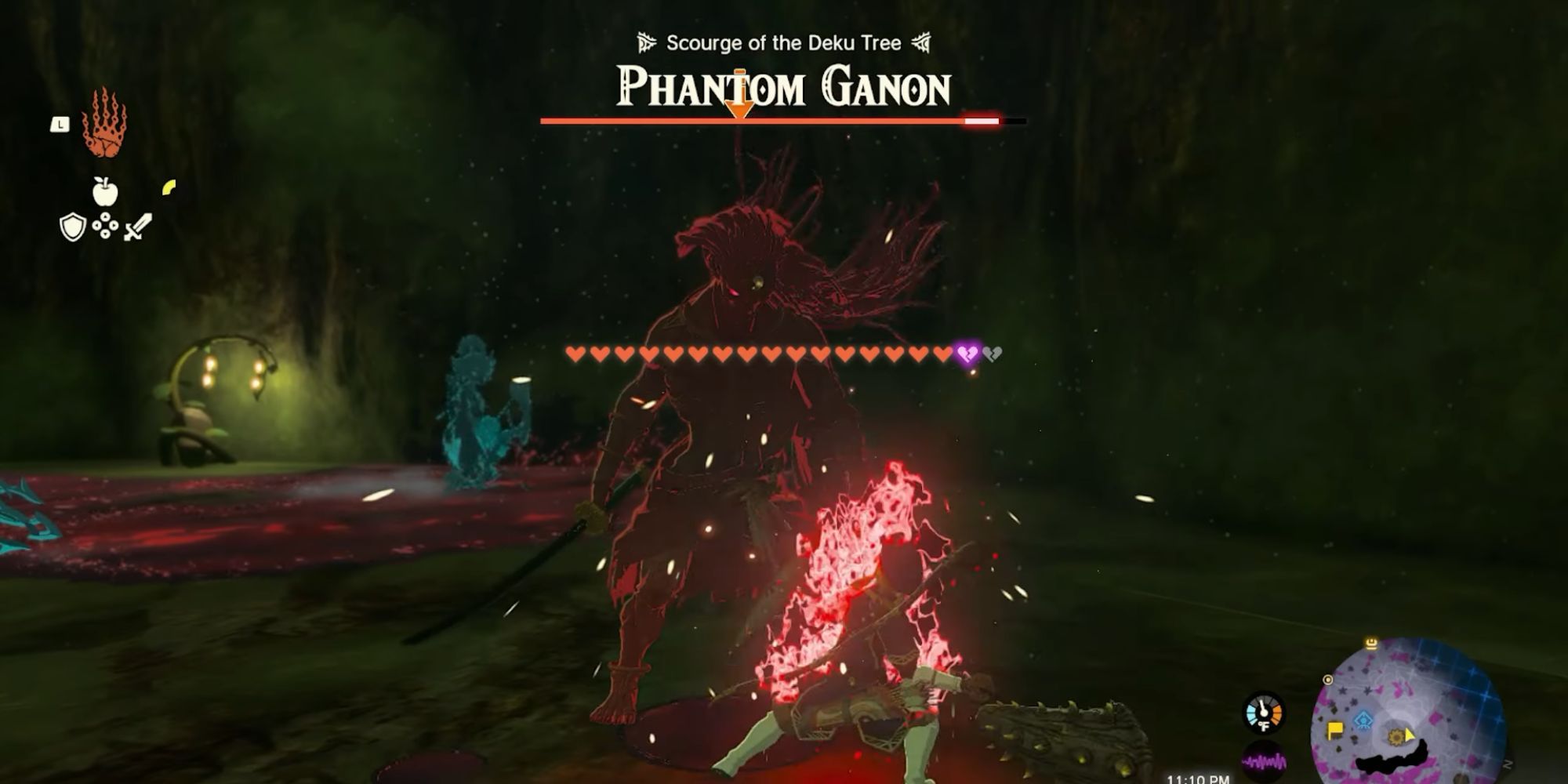Select the purple noise detection meter
The image size is (1568, 784).
1263,760
